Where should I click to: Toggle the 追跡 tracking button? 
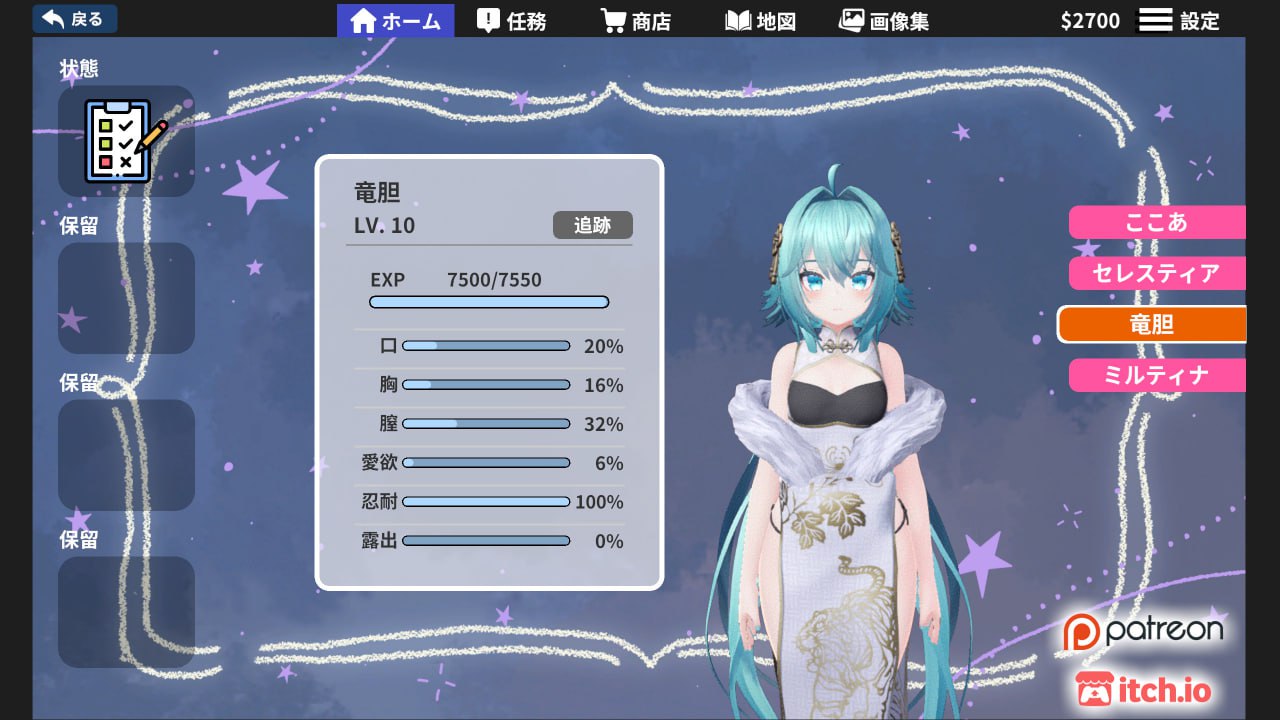point(592,225)
